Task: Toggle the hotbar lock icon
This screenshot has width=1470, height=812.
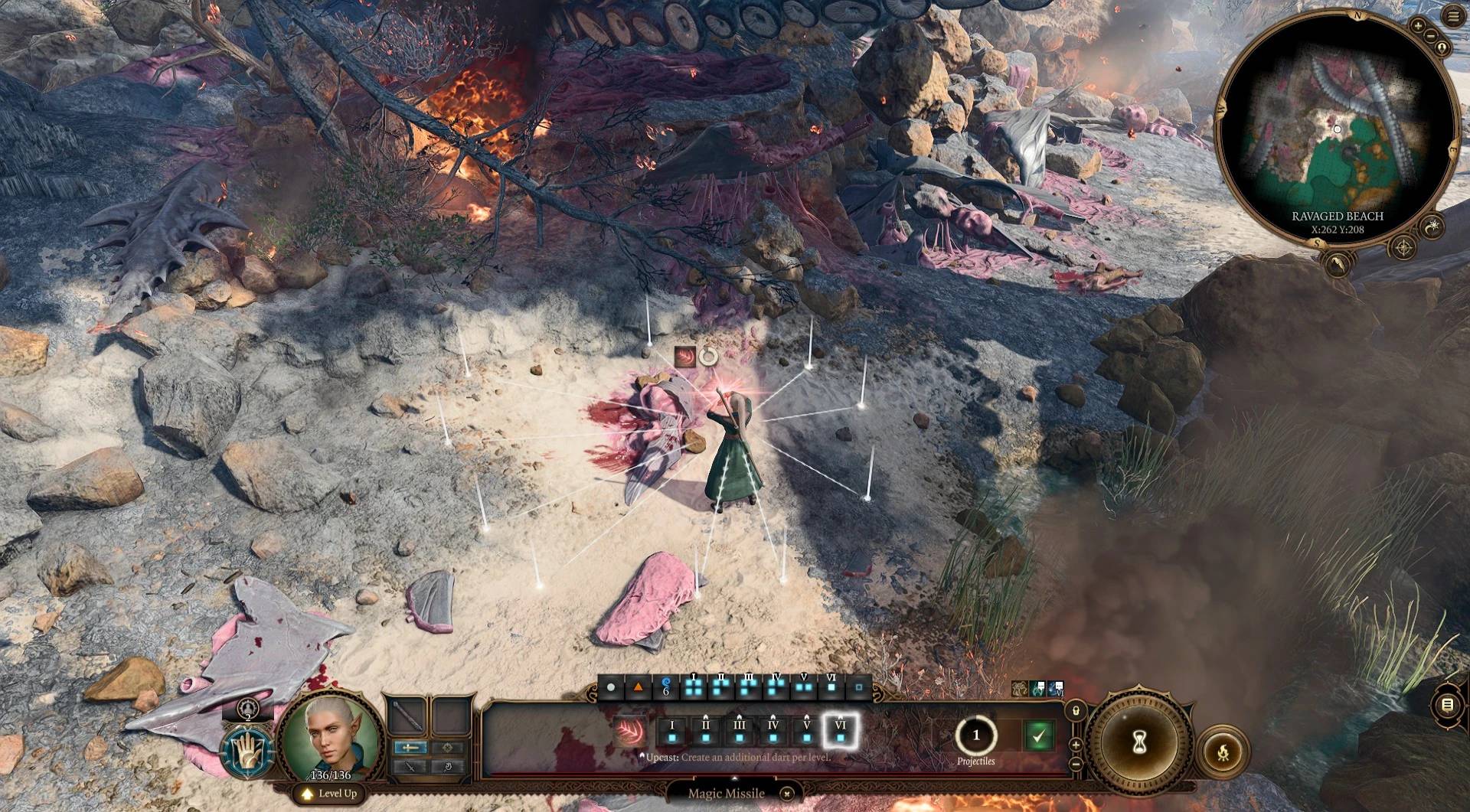Action: 1075,711
